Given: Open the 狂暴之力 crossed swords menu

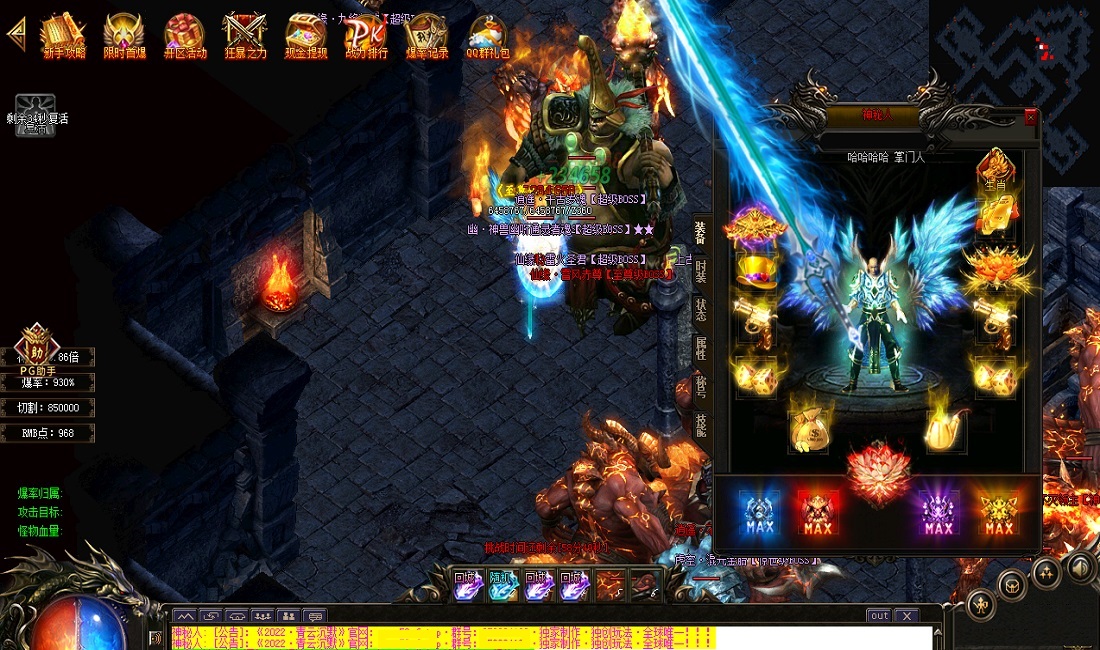Looking at the screenshot, I should click(245, 36).
